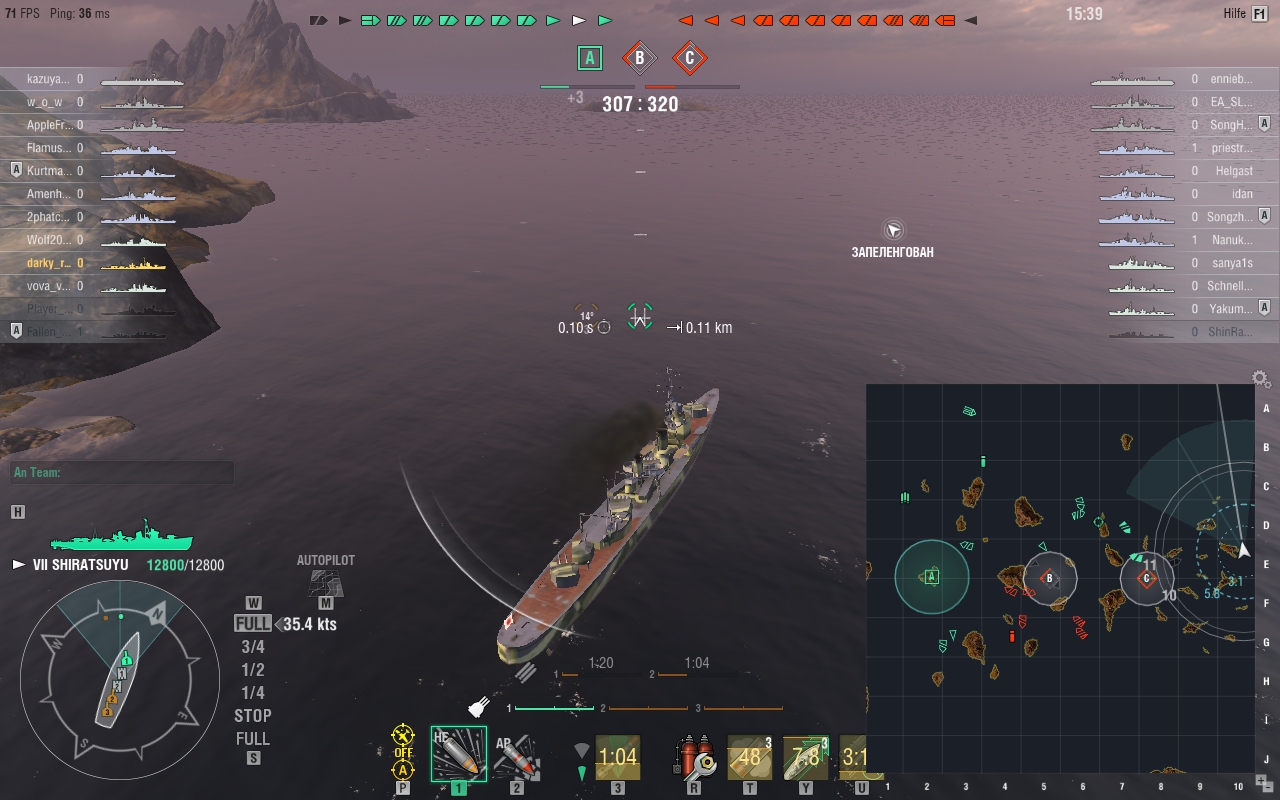This screenshot has width=1280, height=800.
Task: Click the ship silhouette icon beside Helgast
Action: [x=1135, y=170]
